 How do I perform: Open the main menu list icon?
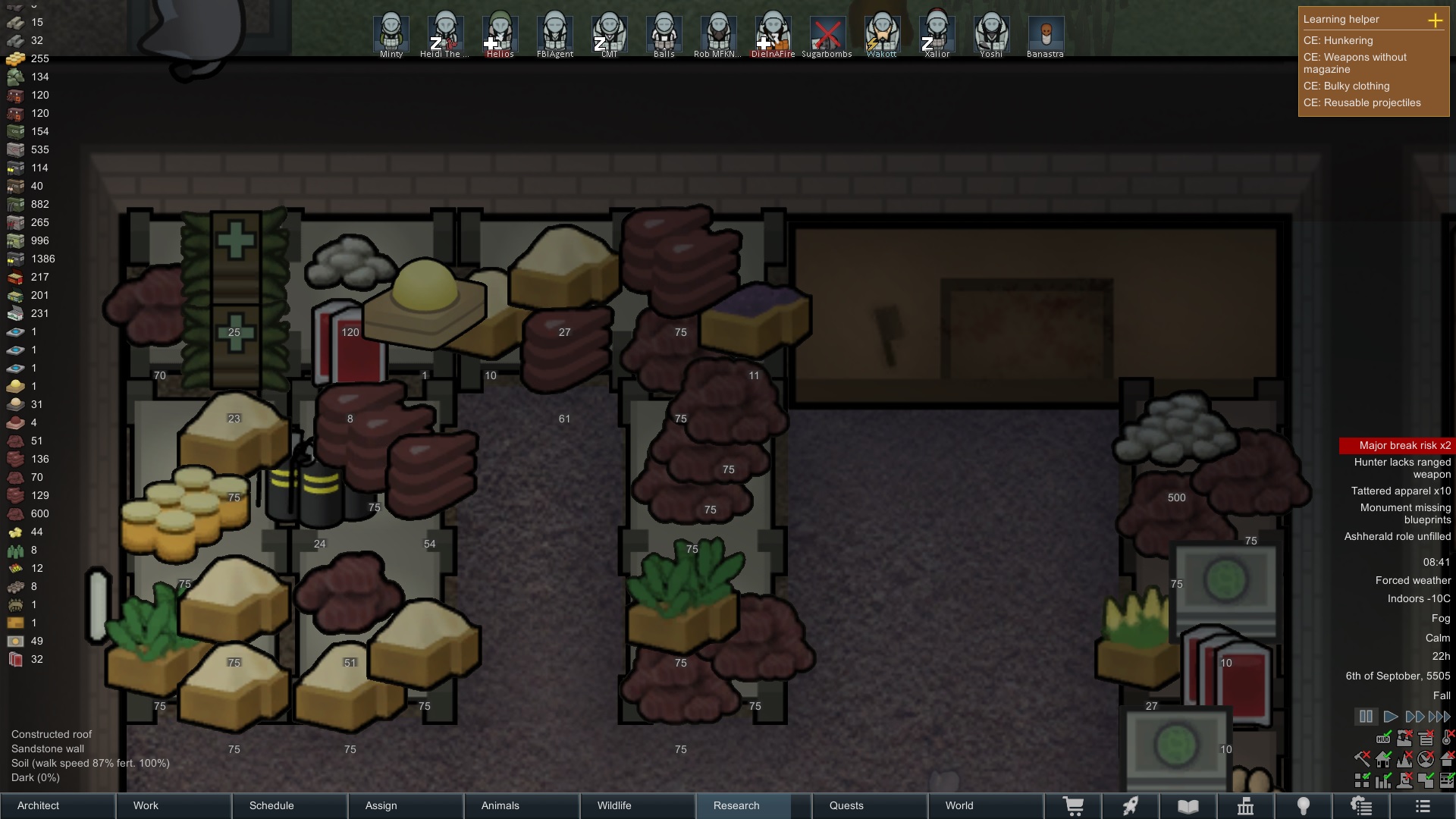click(x=1423, y=806)
